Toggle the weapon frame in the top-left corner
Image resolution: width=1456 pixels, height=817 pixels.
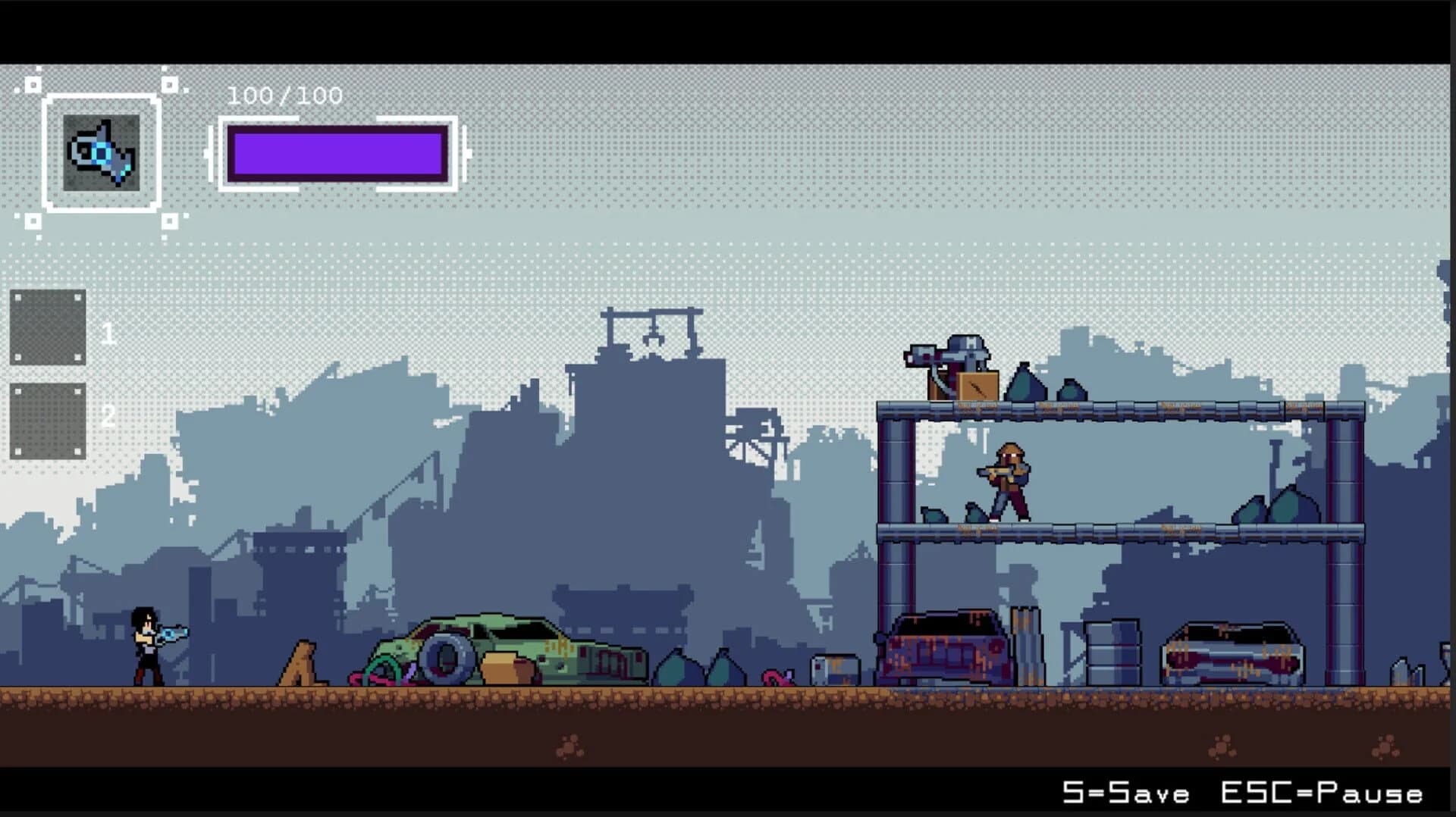pos(102,151)
